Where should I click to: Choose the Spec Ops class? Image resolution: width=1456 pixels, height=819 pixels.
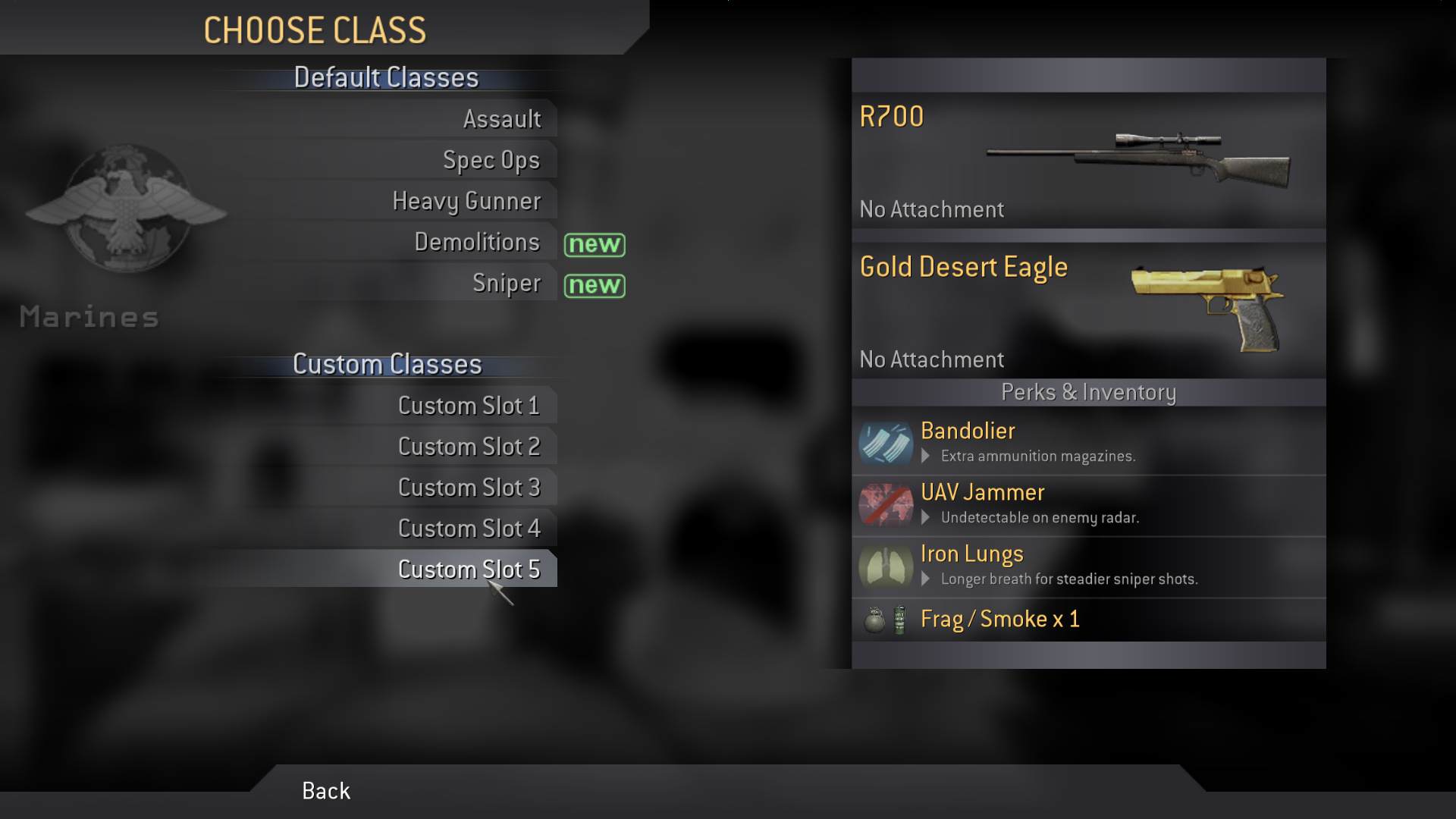click(x=491, y=160)
